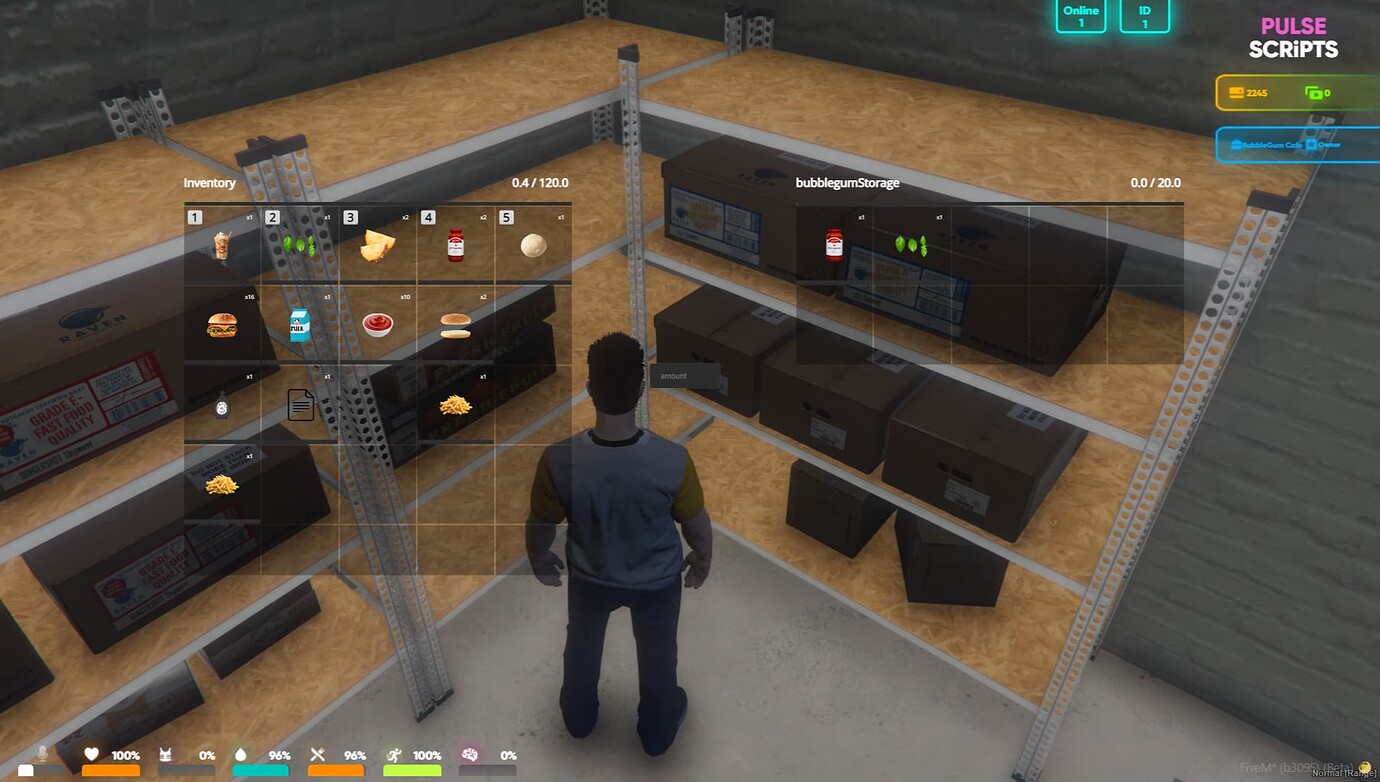Click the ID 1 indicator
This screenshot has width=1380, height=782.
tap(1143, 16)
